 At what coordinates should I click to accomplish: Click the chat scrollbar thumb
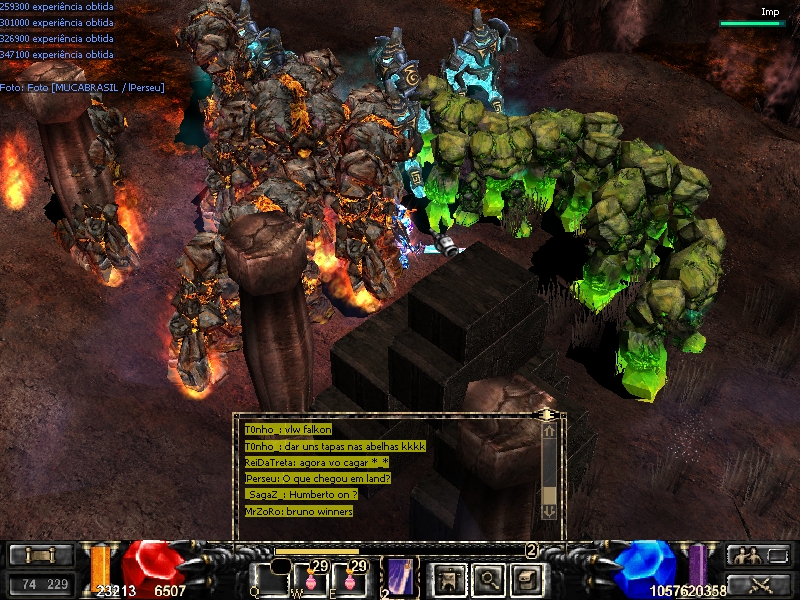[549, 494]
